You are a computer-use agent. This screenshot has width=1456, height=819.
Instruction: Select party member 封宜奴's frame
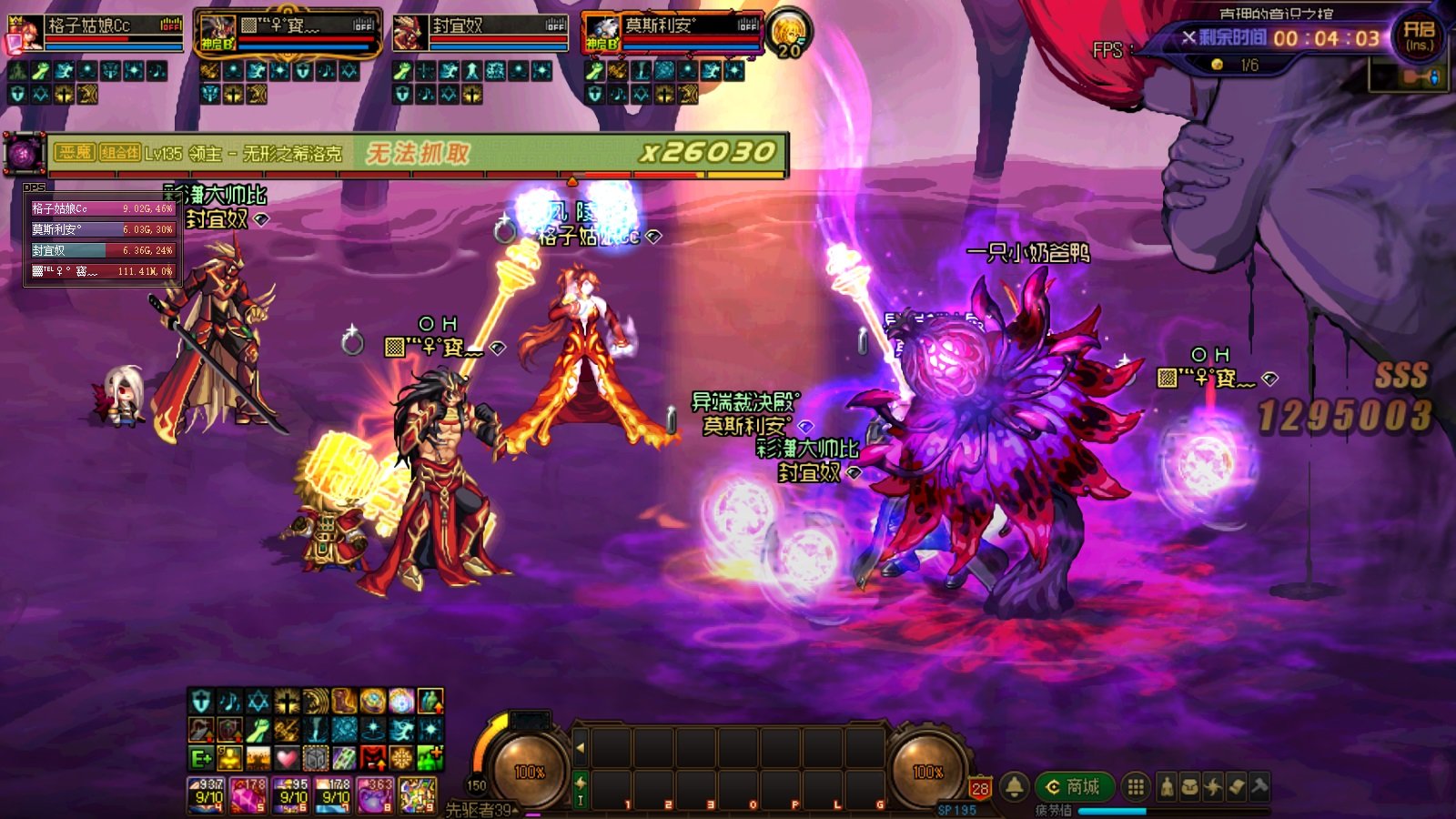pos(480,33)
